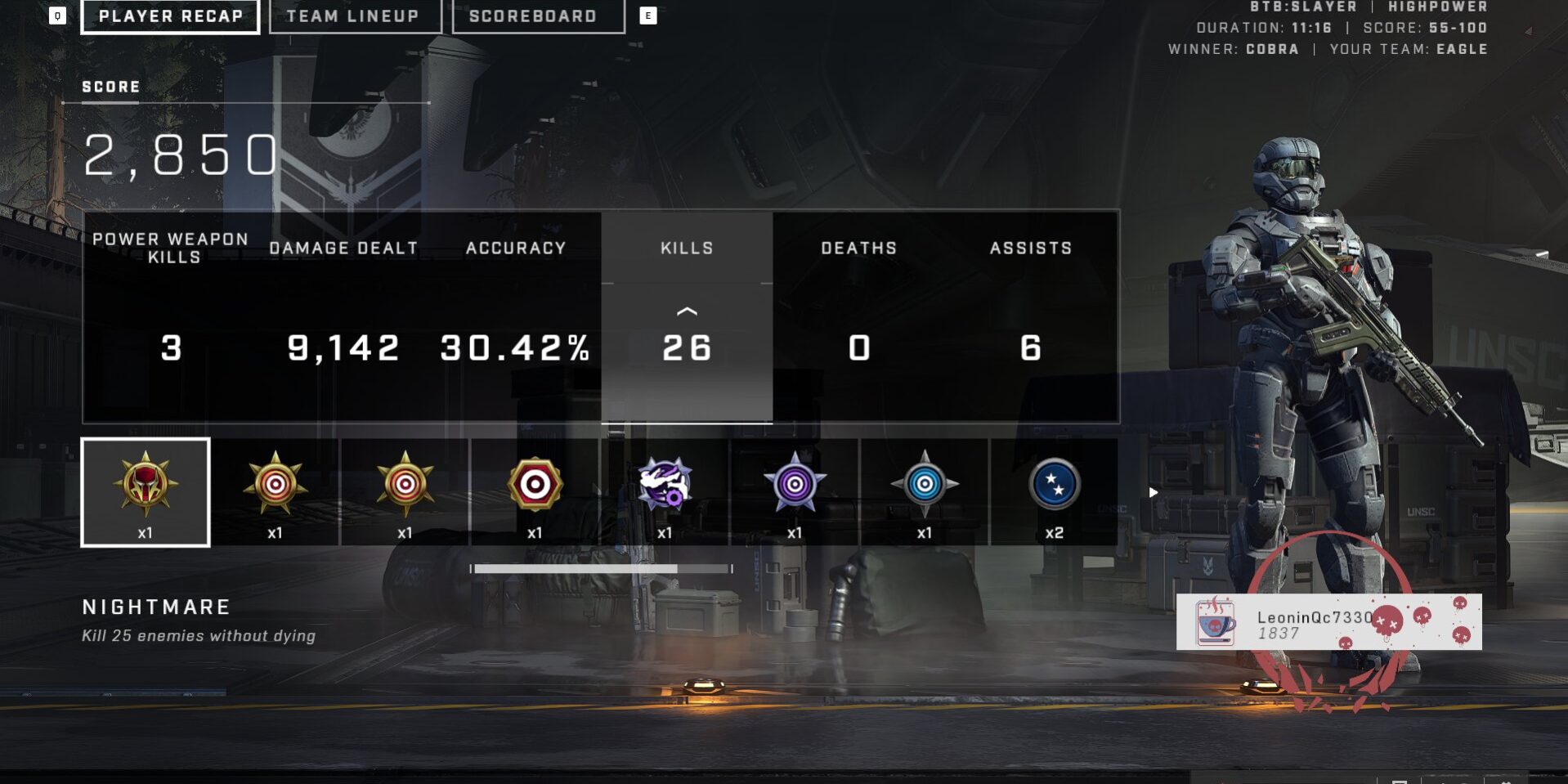Select the Power Weapon Kills stat tile
This screenshot has height=784, width=1568.
pyautogui.click(x=171, y=317)
